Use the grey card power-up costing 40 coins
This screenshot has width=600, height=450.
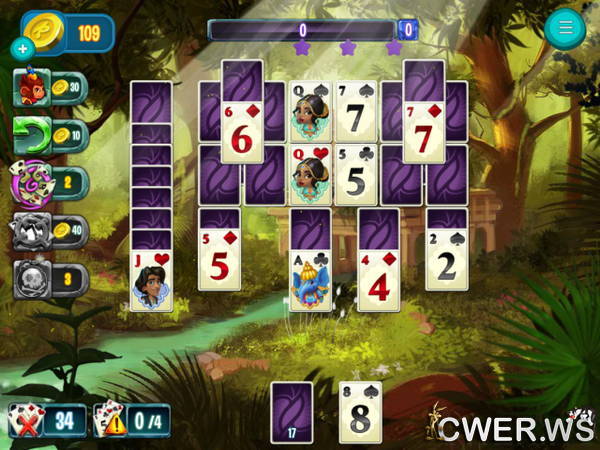[x=30, y=231]
